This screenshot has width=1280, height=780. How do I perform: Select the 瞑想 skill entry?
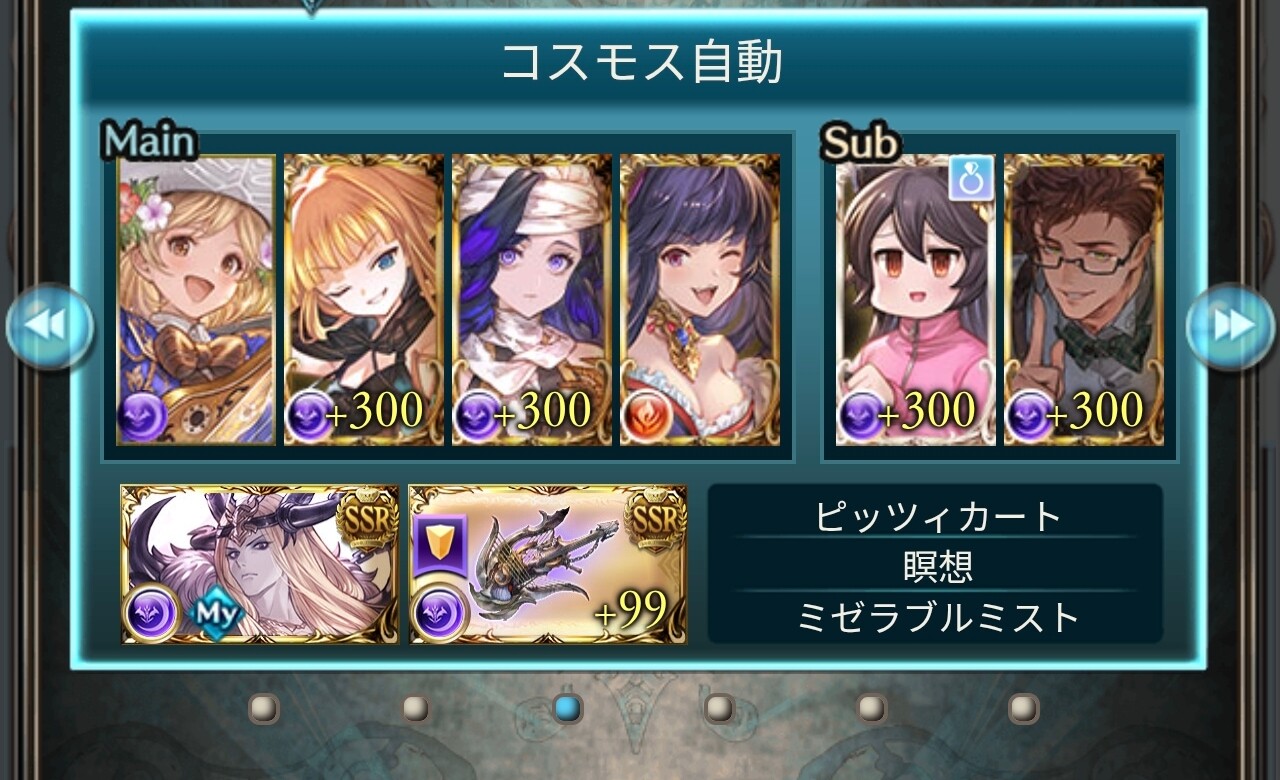coord(936,567)
